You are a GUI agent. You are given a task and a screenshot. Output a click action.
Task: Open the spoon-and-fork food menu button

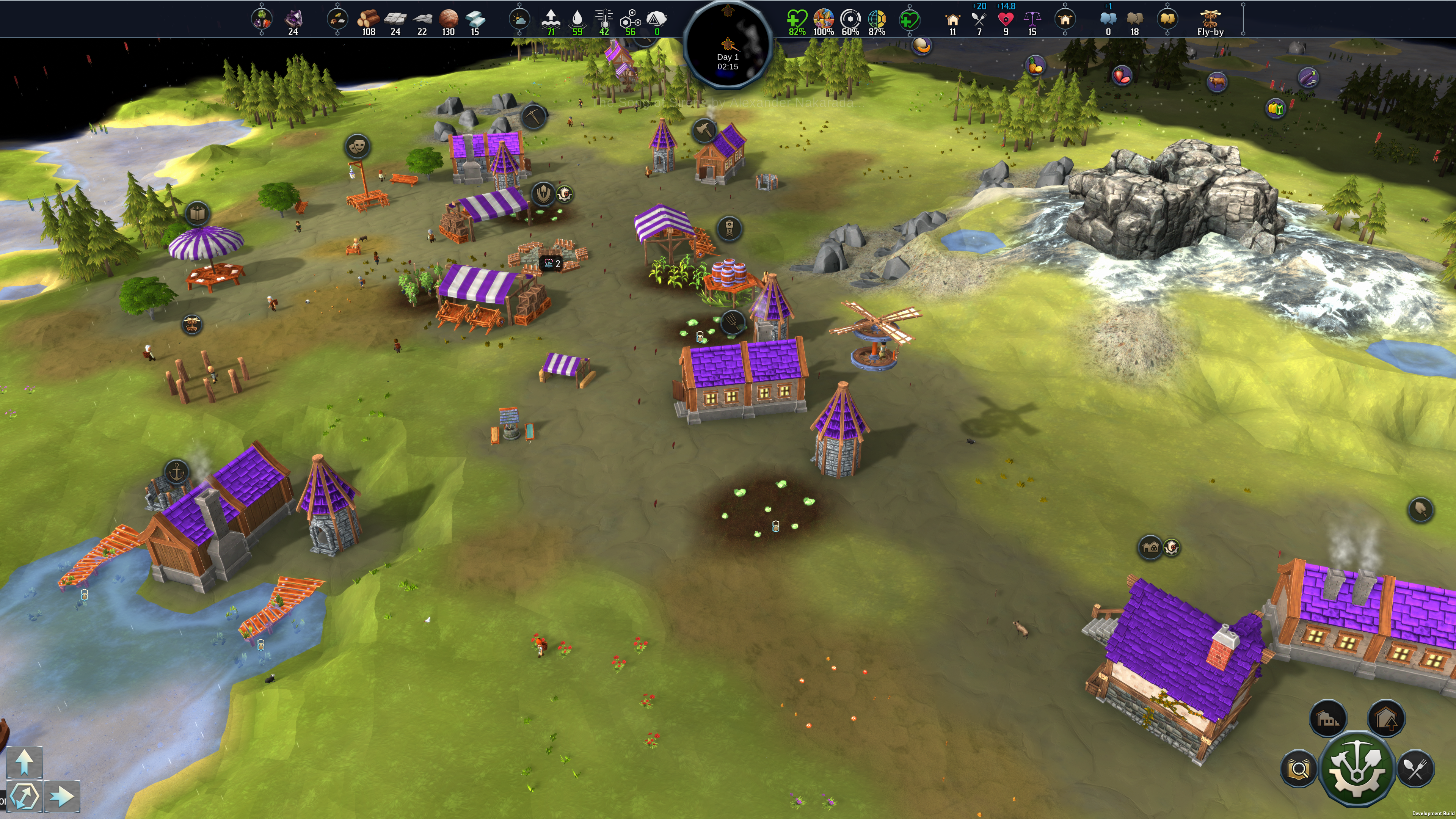[x=1415, y=769]
